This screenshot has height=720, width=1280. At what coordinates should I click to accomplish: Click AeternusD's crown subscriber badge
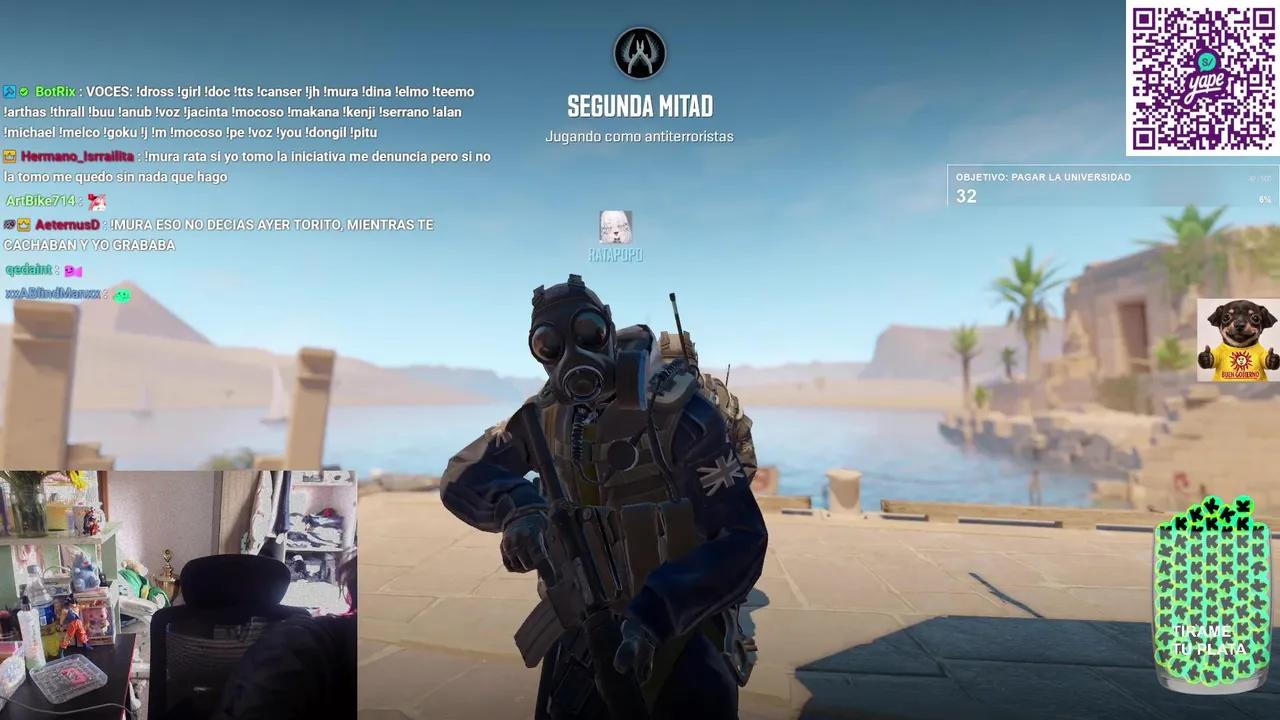23,224
